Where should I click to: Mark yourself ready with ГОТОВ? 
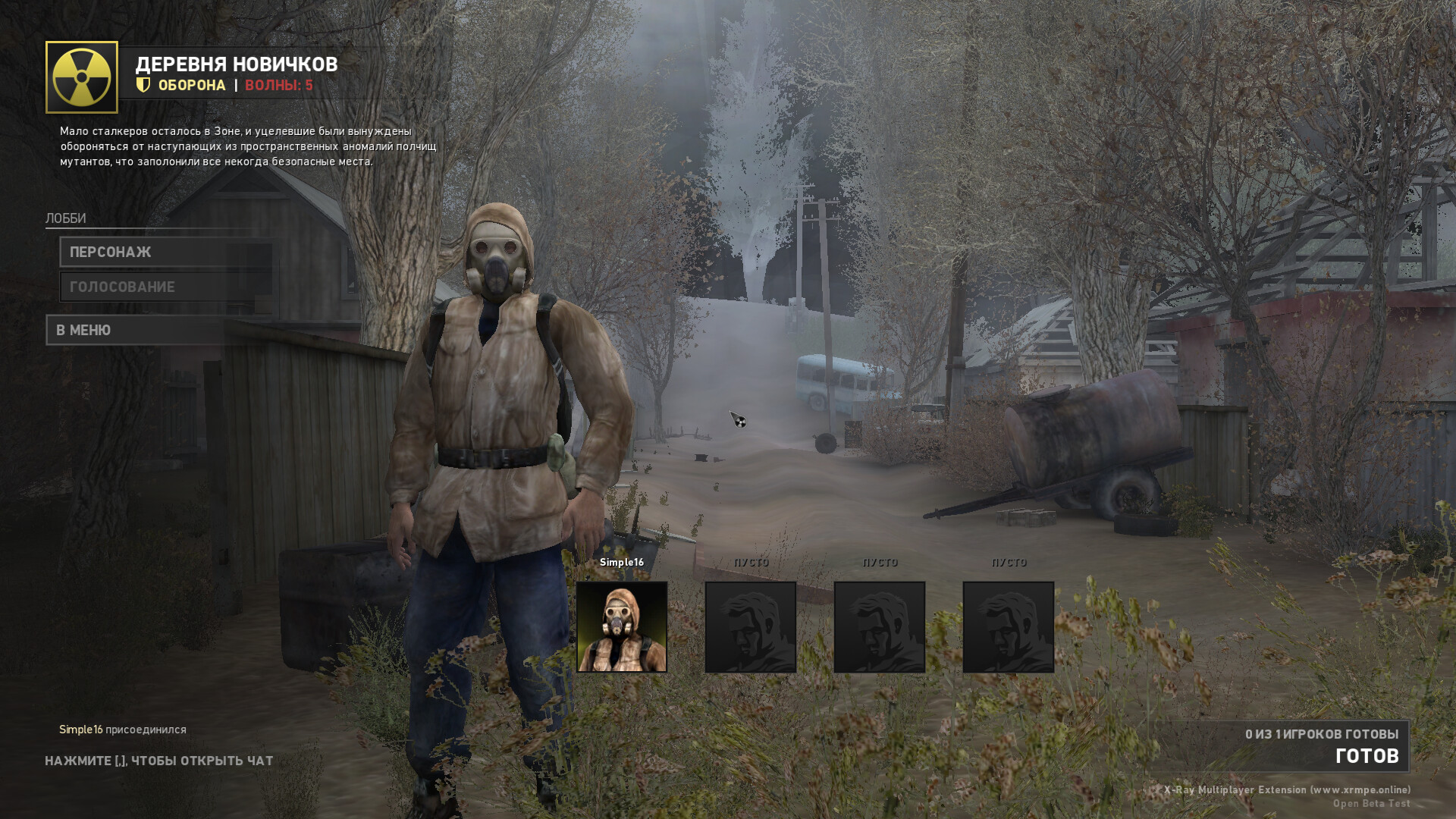tap(1366, 755)
